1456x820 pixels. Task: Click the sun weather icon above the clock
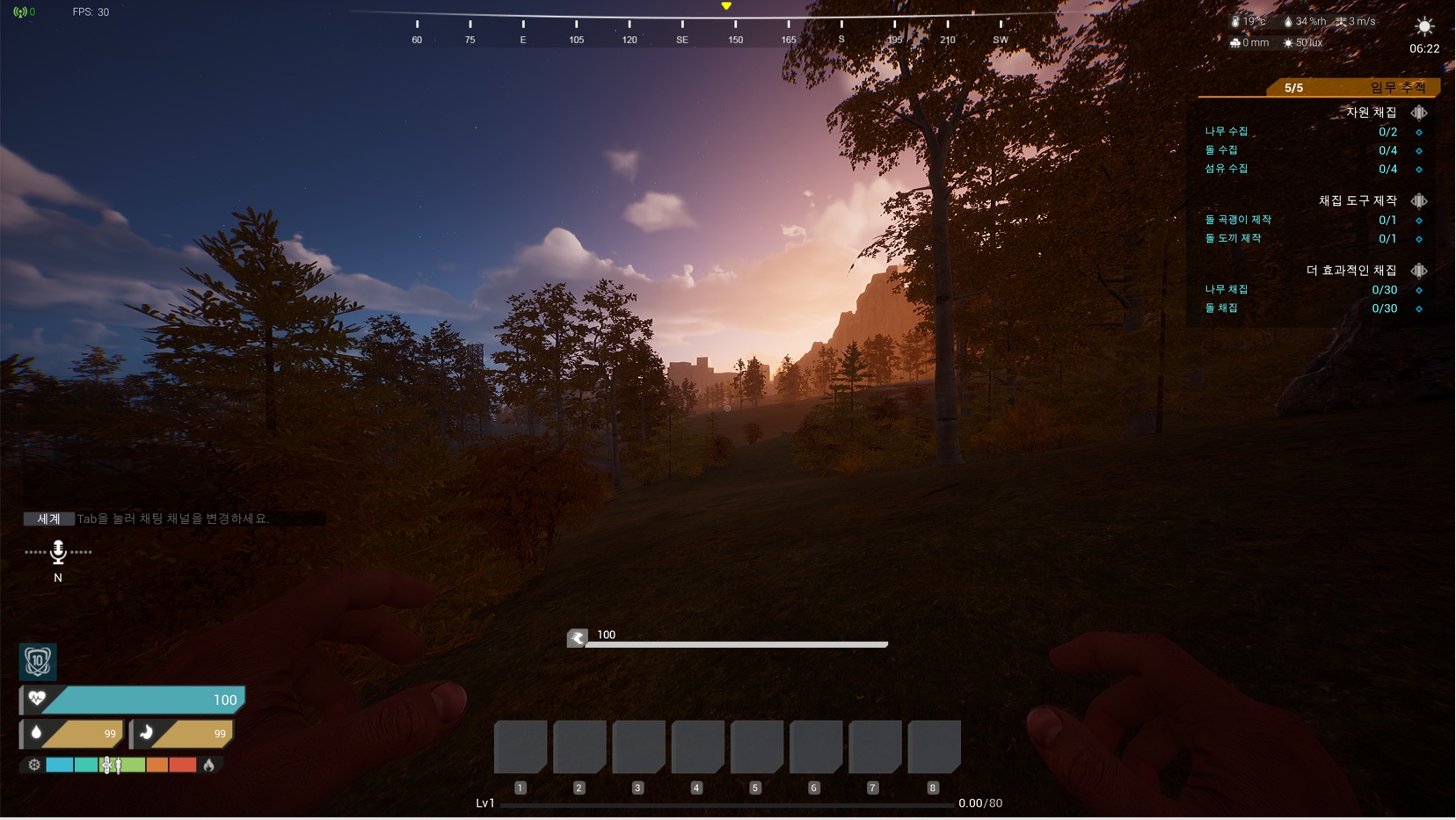[x=1424, y=26]
